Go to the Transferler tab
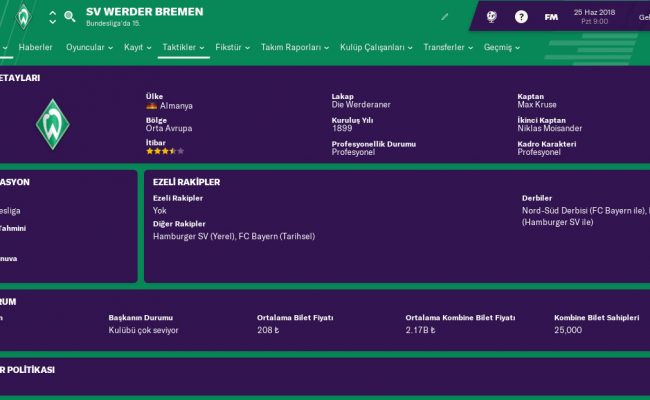Image resolution: width=650 pixels, height=400 pixels. tap(450, 48)
